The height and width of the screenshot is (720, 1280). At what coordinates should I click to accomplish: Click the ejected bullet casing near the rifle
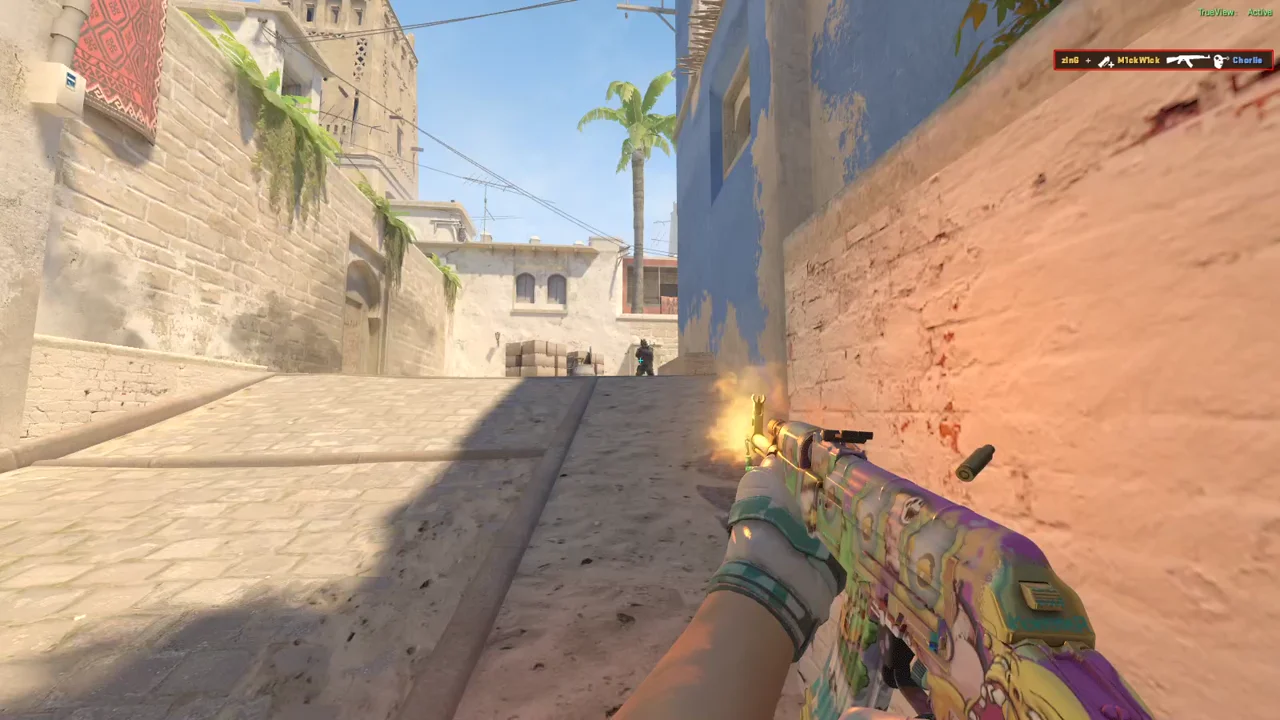tap(973, 460)
